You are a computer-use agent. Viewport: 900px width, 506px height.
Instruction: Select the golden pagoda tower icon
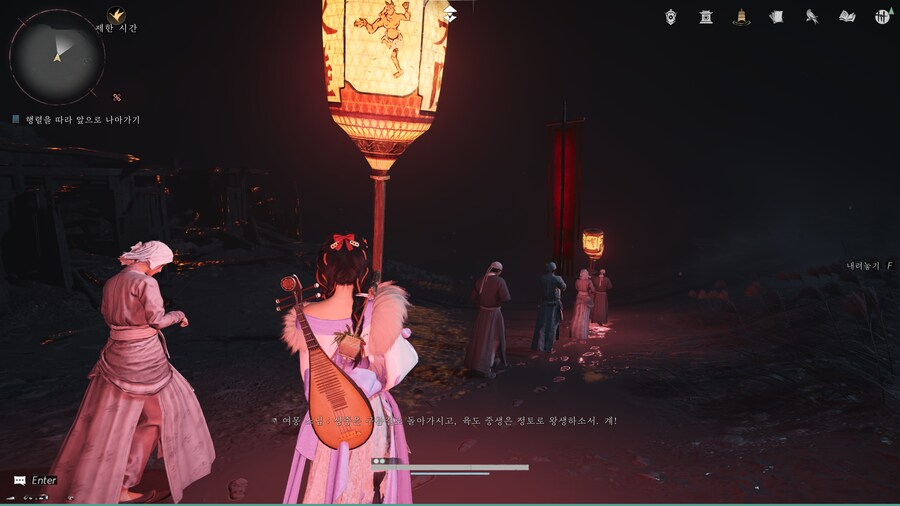tap(741, 17)
